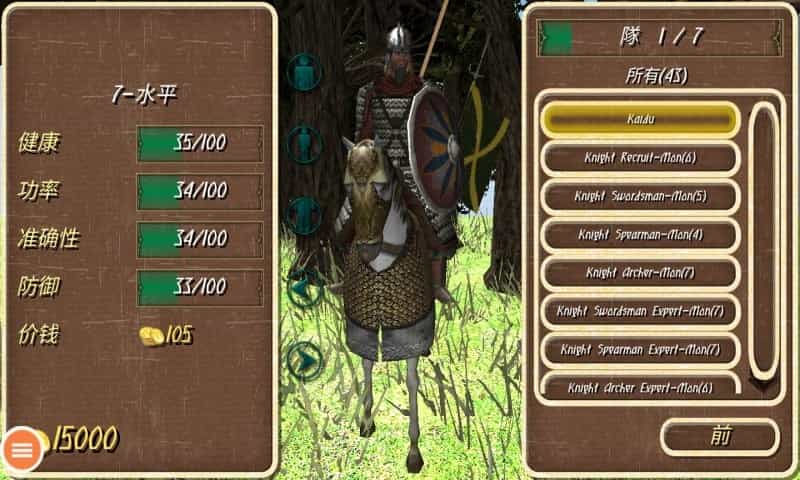Screen dimensions: 800x480
Task: Pick Knight Archer Expert-Man(6) entry
Action: point(640,385)
